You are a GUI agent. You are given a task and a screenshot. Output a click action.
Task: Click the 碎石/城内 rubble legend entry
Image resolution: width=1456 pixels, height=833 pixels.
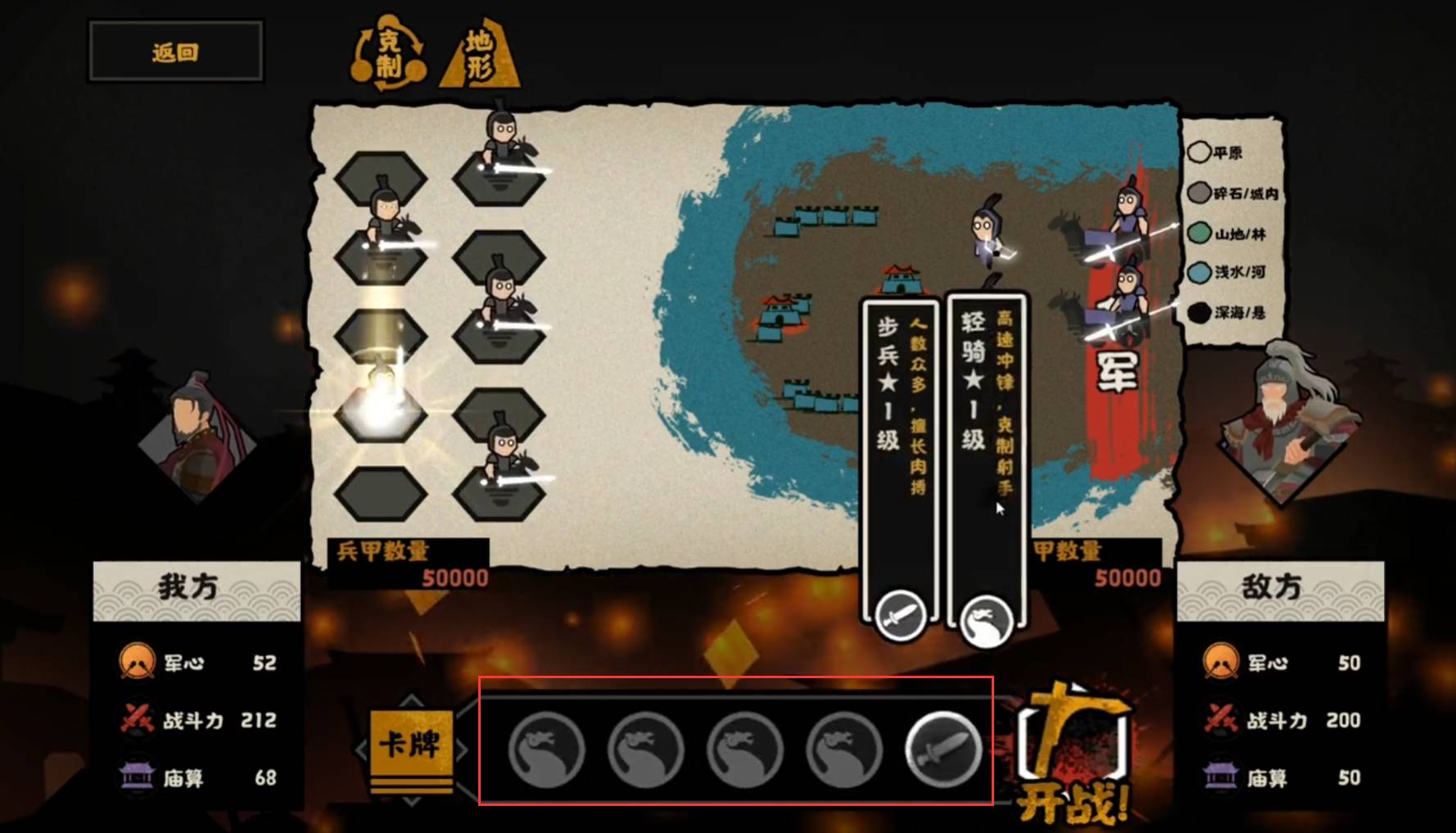[x=1232, y=193]
